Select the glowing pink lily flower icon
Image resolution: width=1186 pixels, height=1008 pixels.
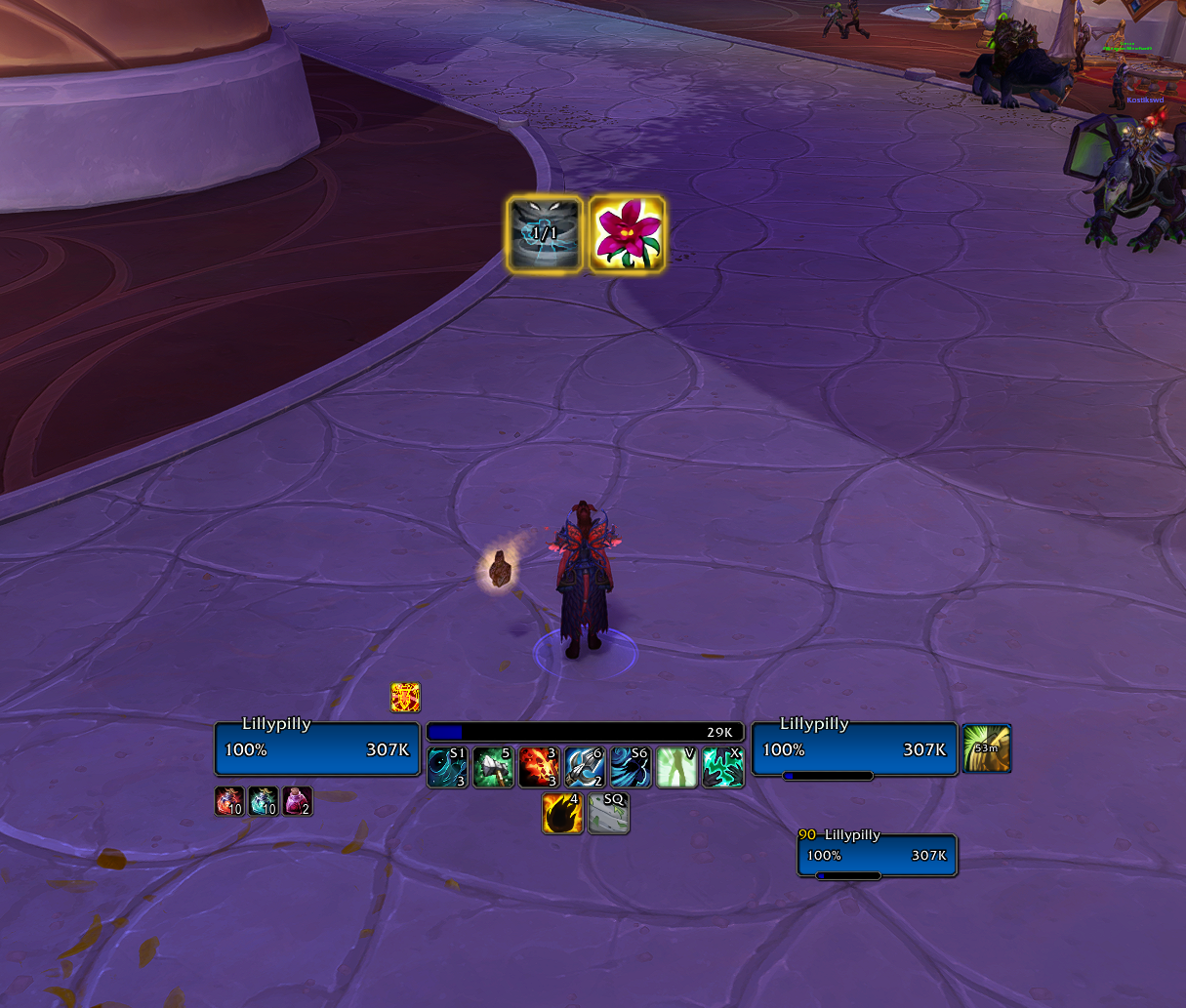[627, 234]
